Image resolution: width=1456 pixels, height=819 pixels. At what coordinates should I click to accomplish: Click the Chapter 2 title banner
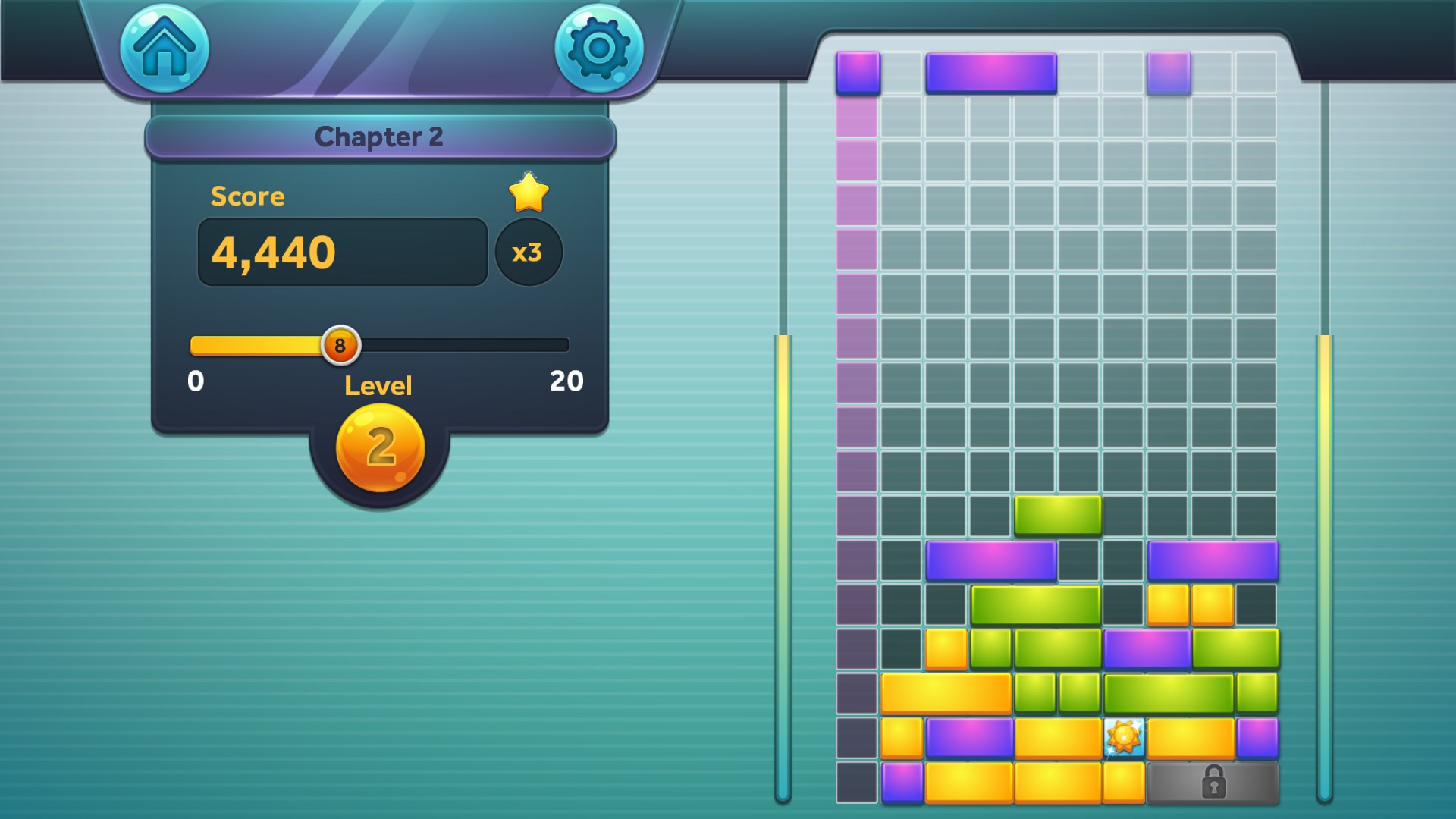[x=381, y=135]
